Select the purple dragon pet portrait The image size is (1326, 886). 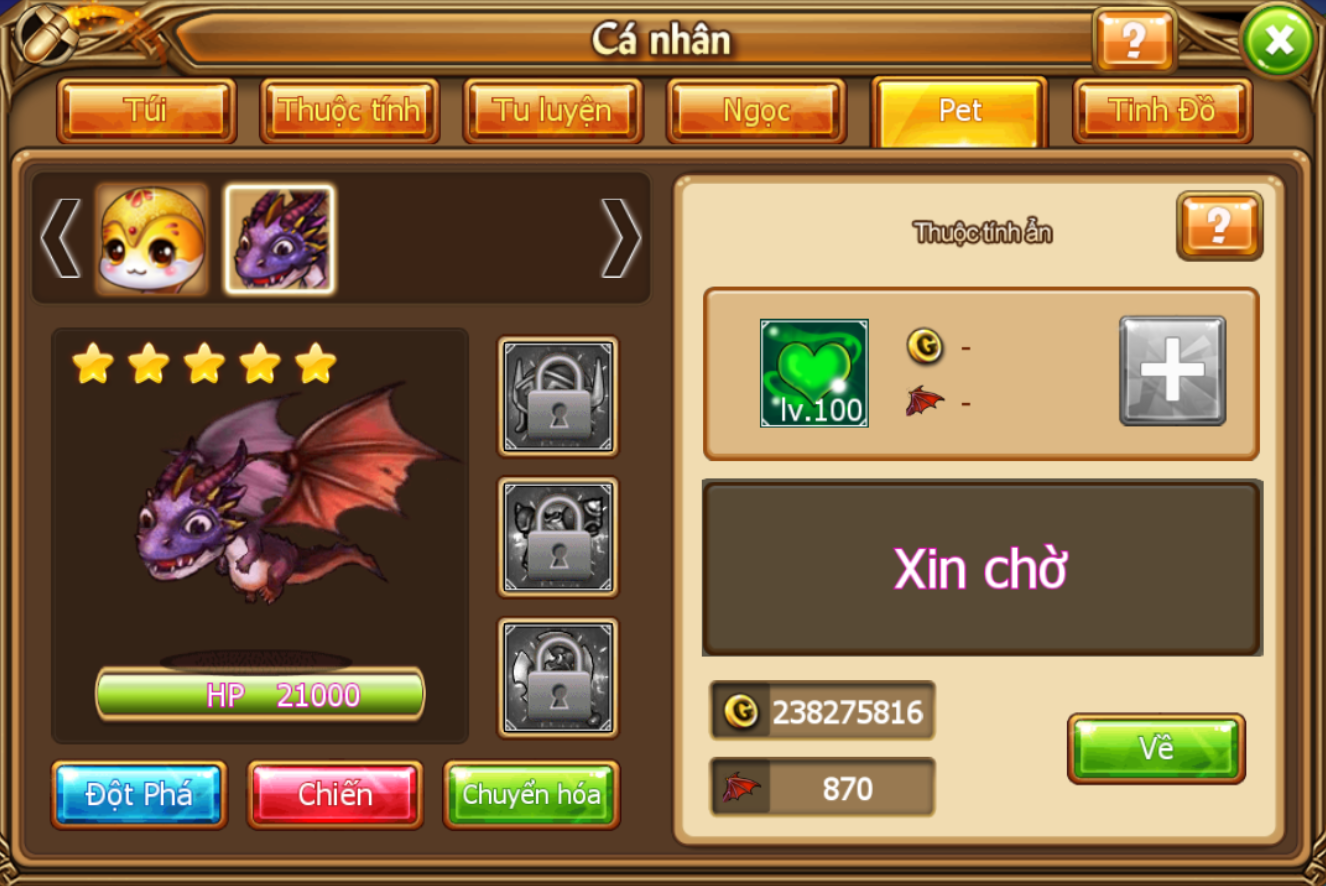tap(279, 239)
